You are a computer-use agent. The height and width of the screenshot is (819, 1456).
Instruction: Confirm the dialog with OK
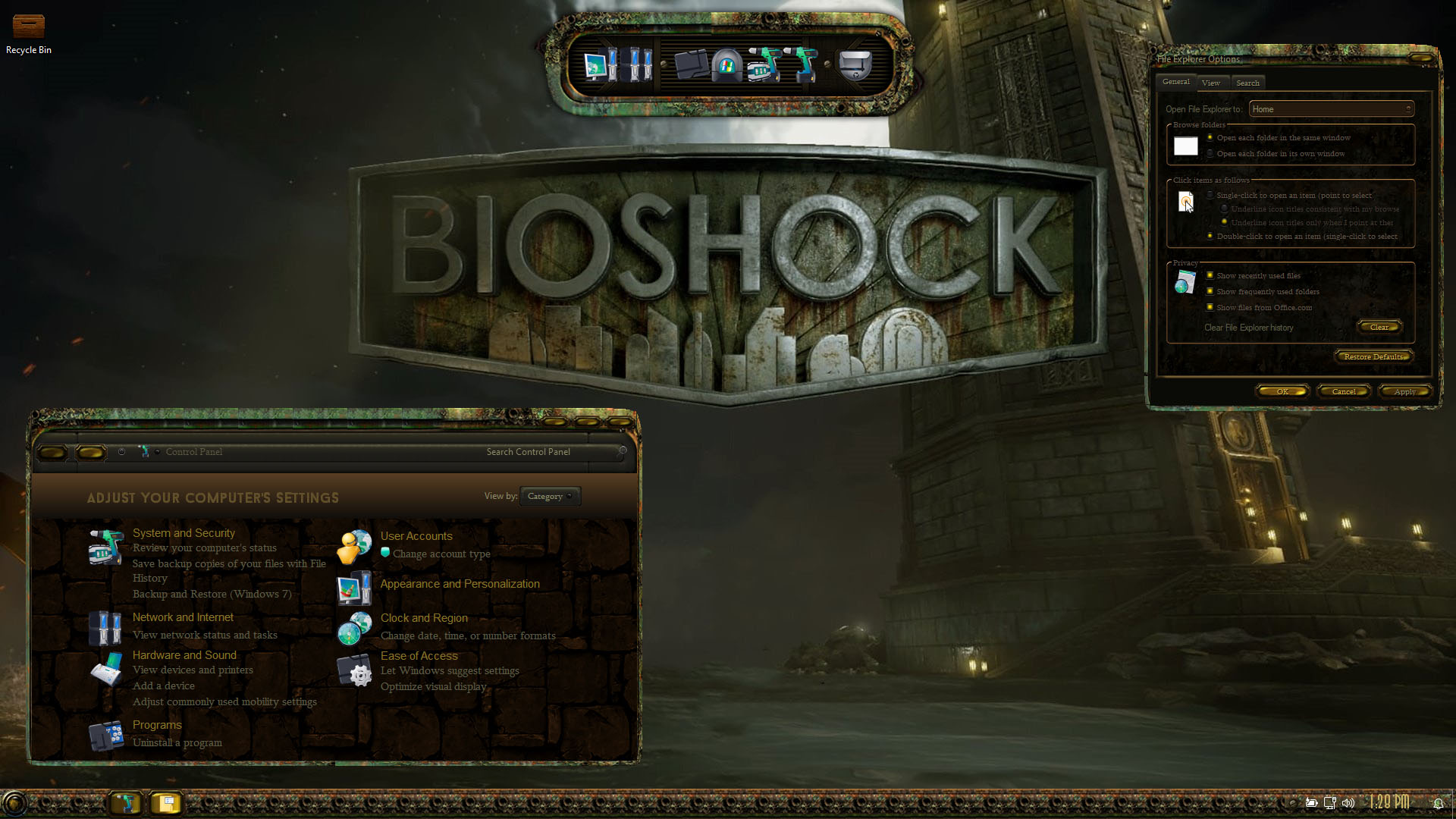click(1282, 391)
